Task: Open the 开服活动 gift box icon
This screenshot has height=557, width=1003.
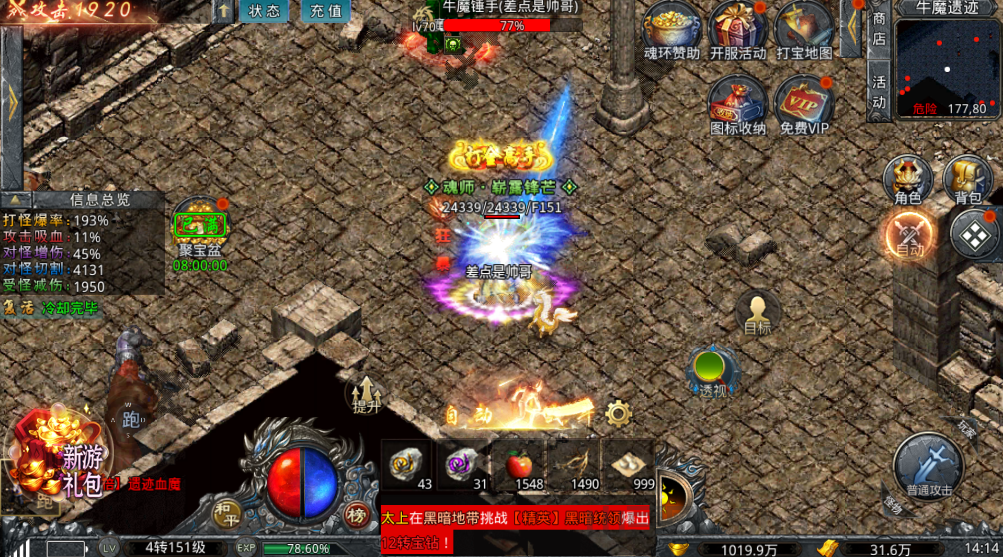Action: tap(737, 27)
